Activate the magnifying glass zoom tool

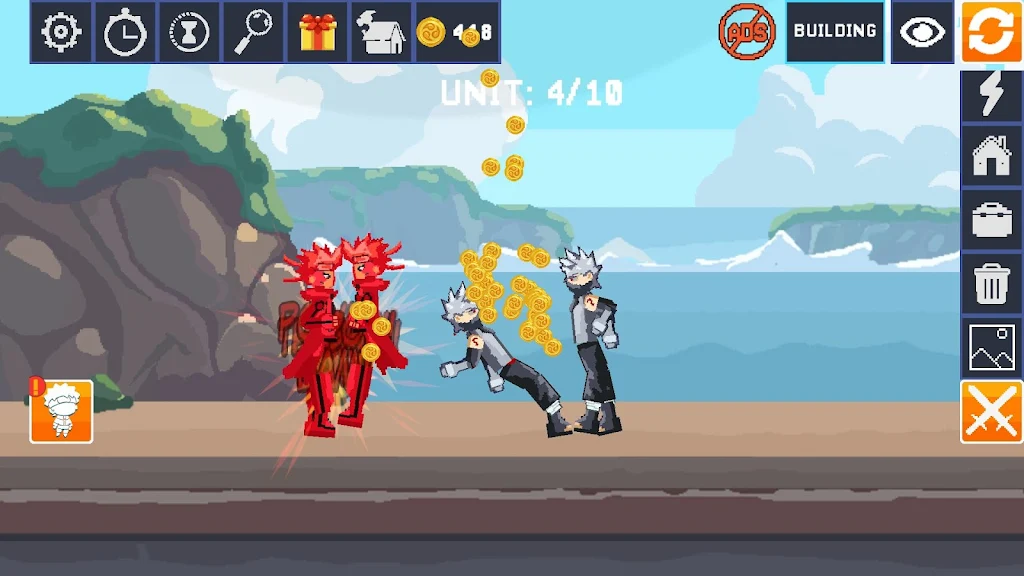[253, 32]
